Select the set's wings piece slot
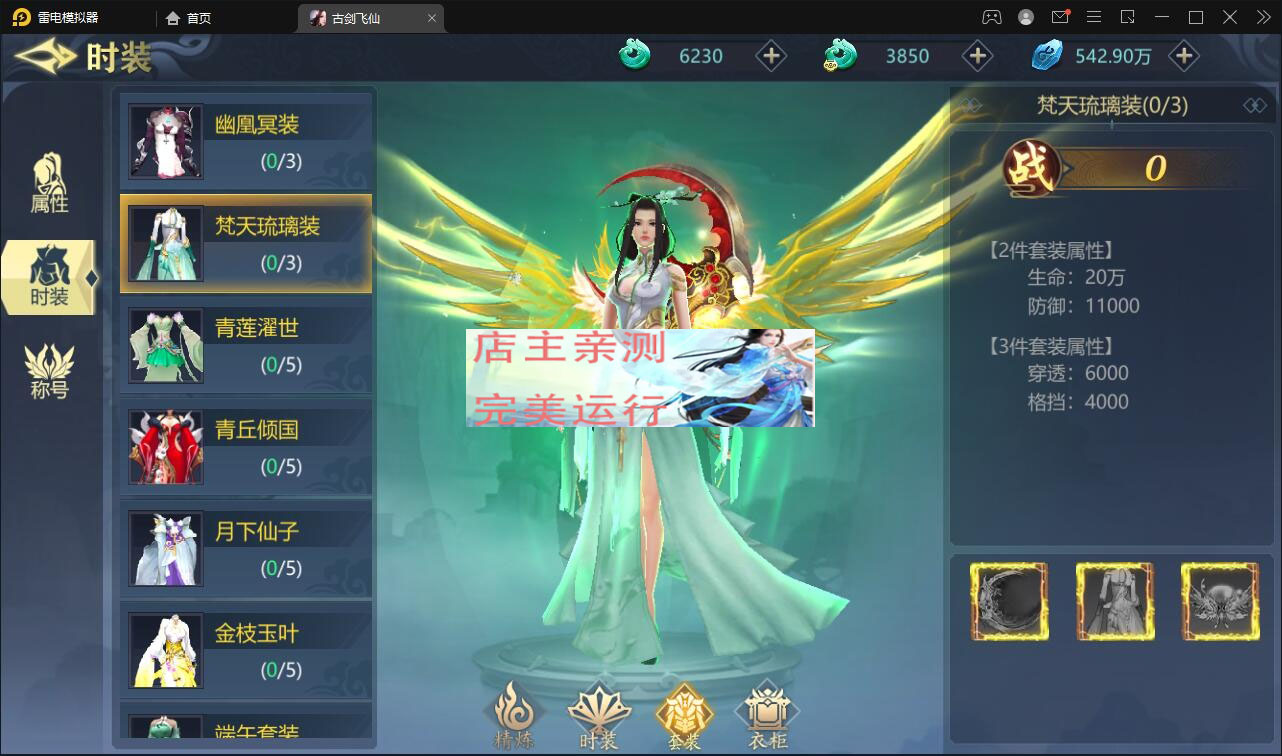Image resolution: width=1282 pixels, height=756 pixels. [x=1219, y=601]
